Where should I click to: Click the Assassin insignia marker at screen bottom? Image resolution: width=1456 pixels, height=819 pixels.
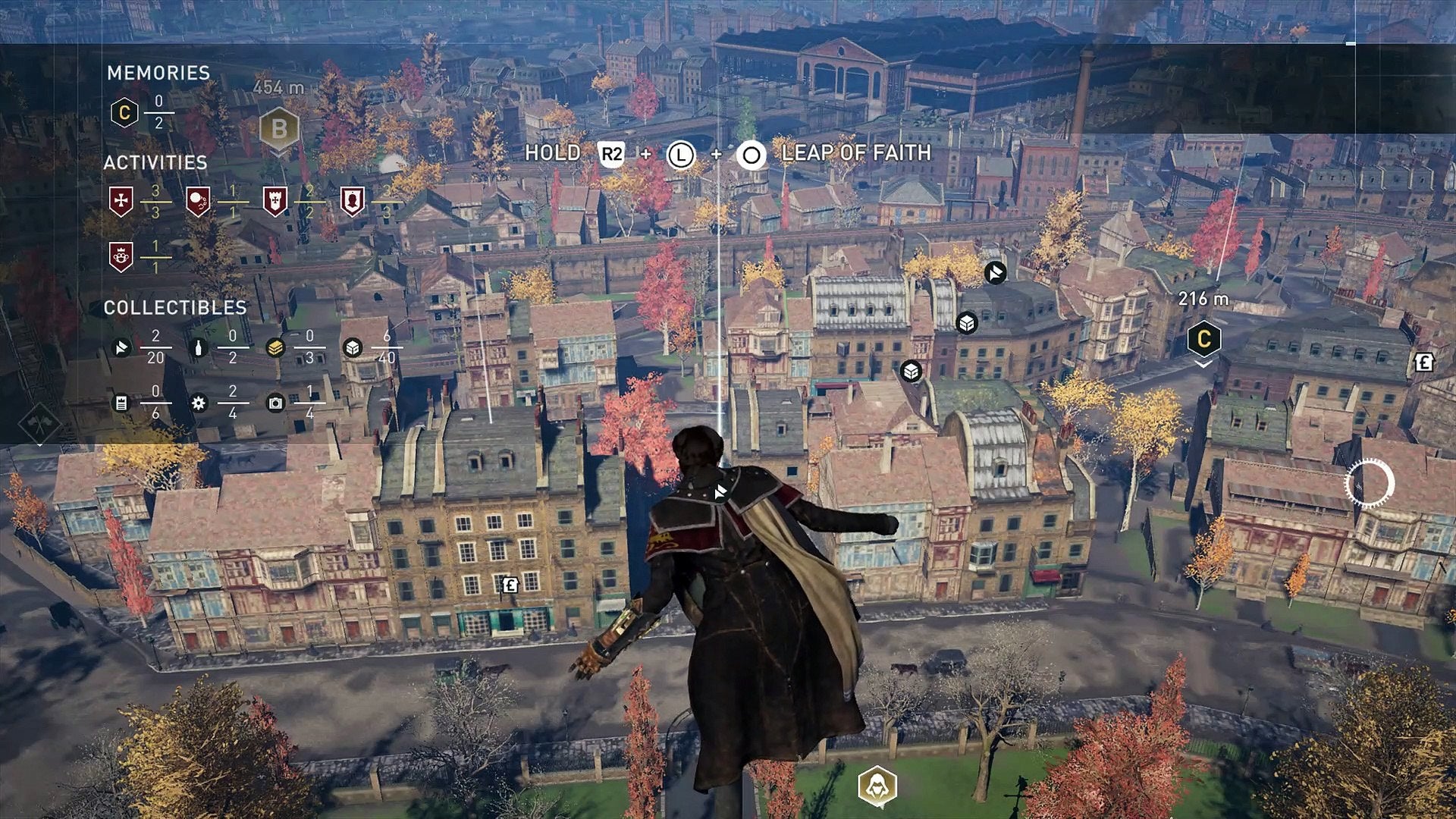tap(877, 786)
